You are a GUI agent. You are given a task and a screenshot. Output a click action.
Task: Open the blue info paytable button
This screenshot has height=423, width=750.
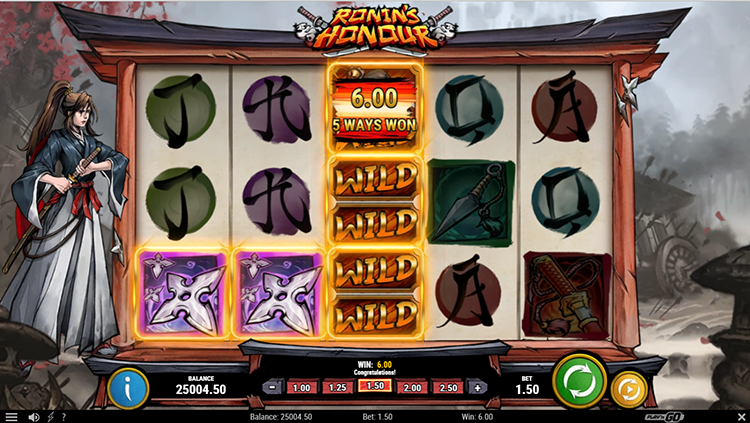[127, 387]
